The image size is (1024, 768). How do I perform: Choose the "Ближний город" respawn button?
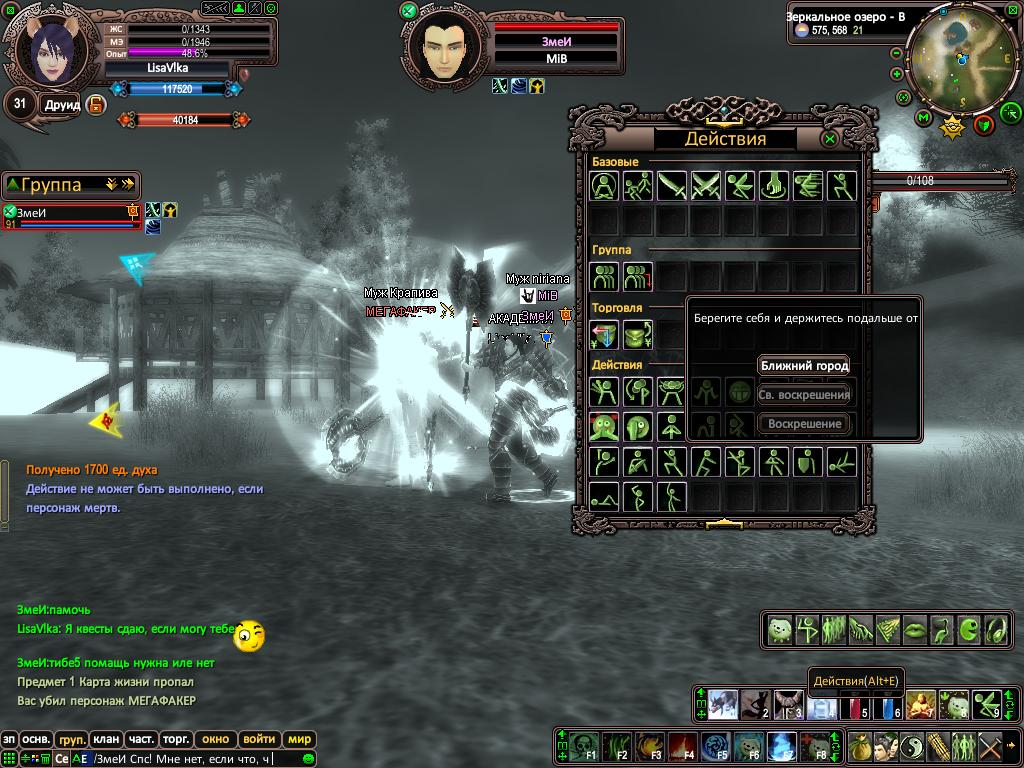click(x=804, y=366)
